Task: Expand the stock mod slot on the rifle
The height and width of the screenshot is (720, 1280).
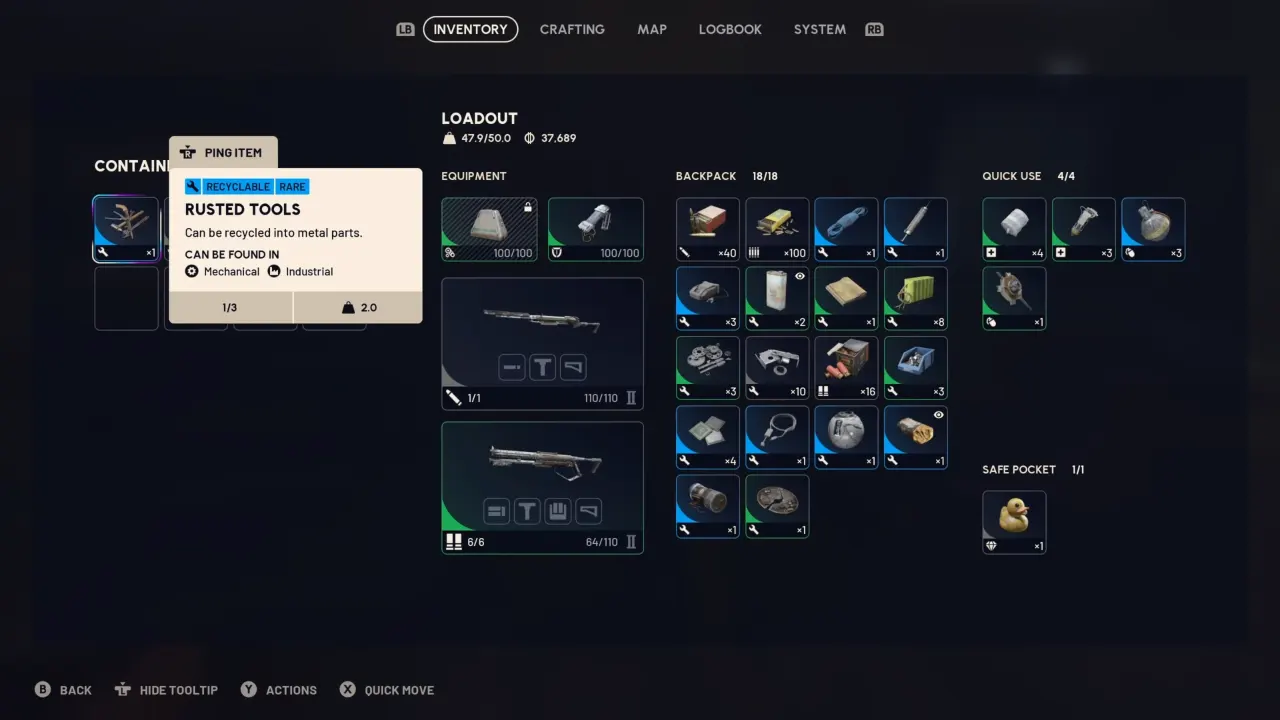Action: click(x=572, y=367)
